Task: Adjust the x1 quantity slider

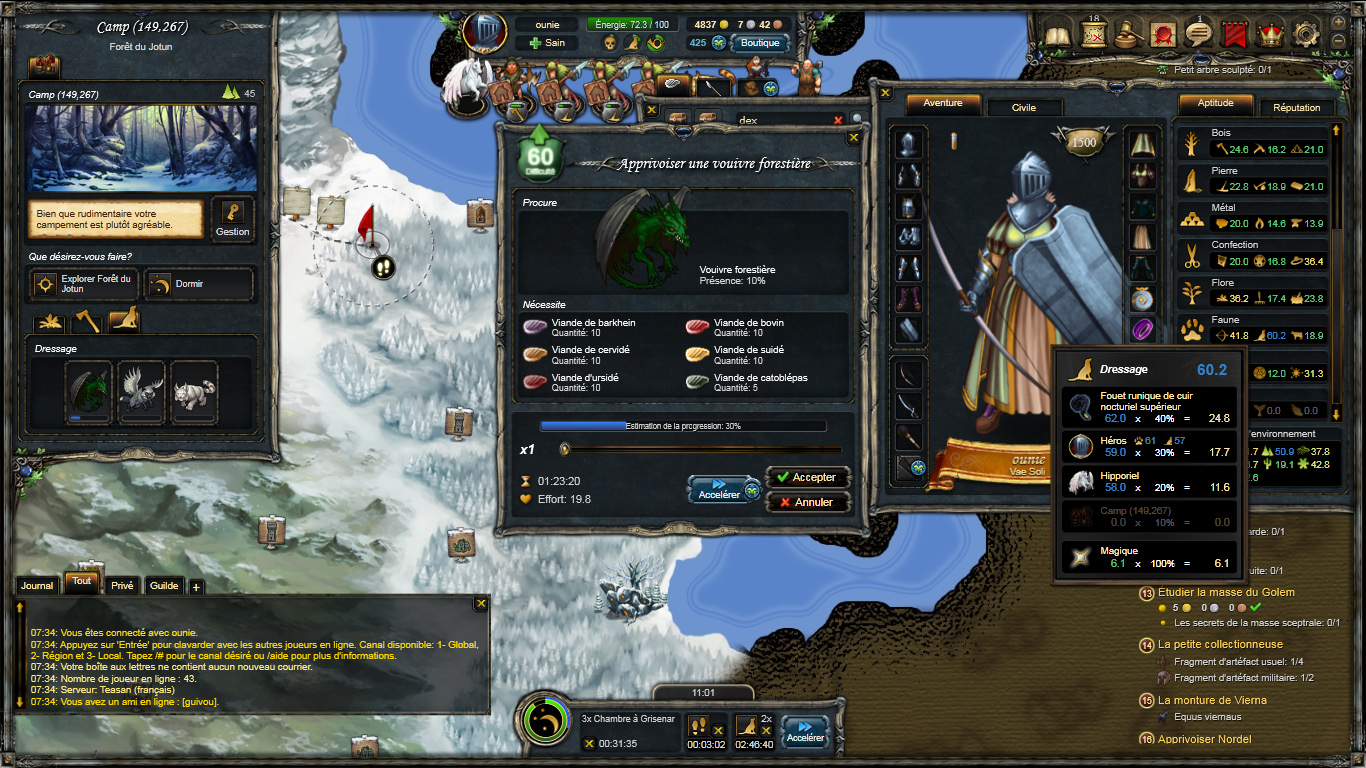Action: tap(566, 450)
